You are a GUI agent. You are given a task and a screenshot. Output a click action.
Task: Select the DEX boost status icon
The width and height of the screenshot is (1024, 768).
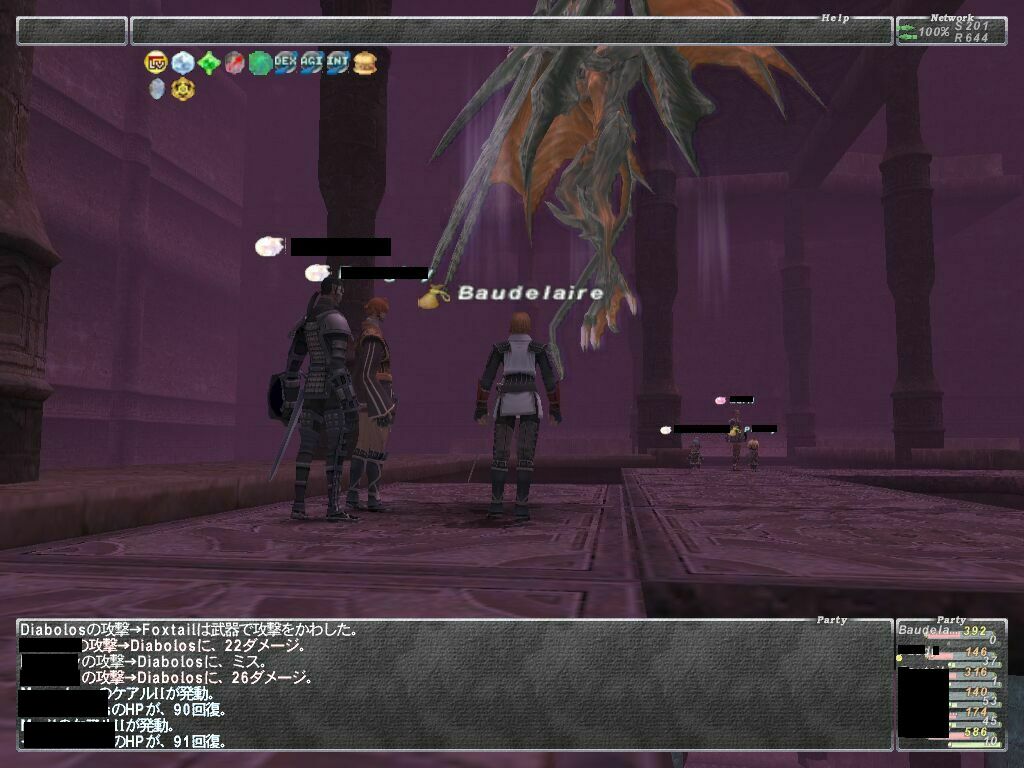[286, 62]
